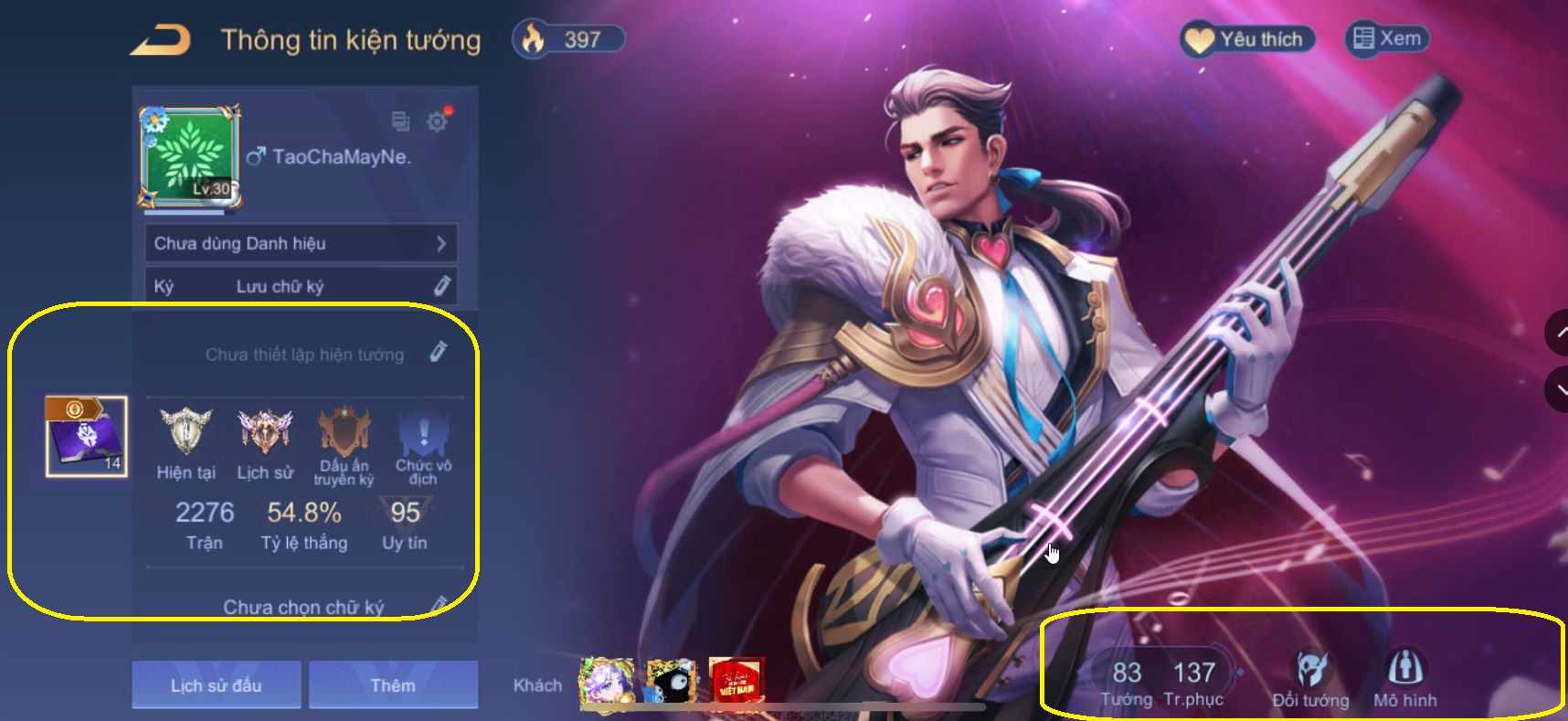Click the message card icon beside the gear
The height and width of the screenshot is (721, 1568).
(x=399, y=120)
